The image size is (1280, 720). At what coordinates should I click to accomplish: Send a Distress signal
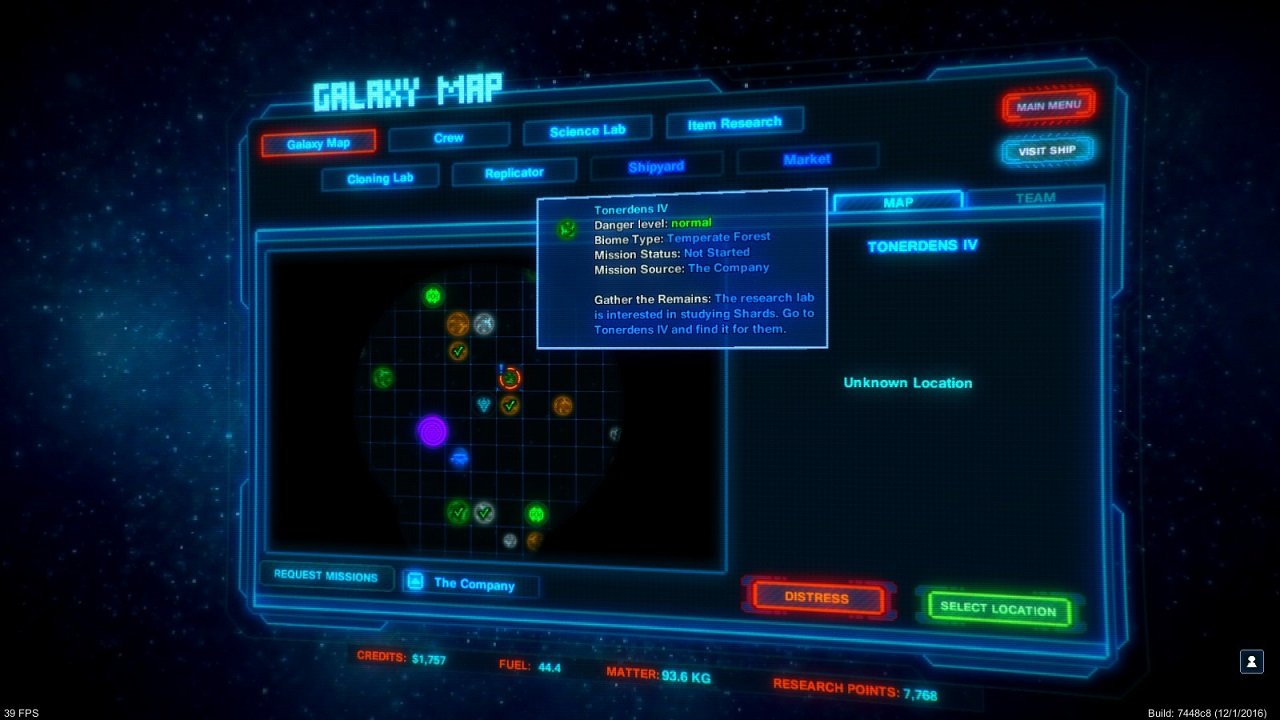coord(818,597)
